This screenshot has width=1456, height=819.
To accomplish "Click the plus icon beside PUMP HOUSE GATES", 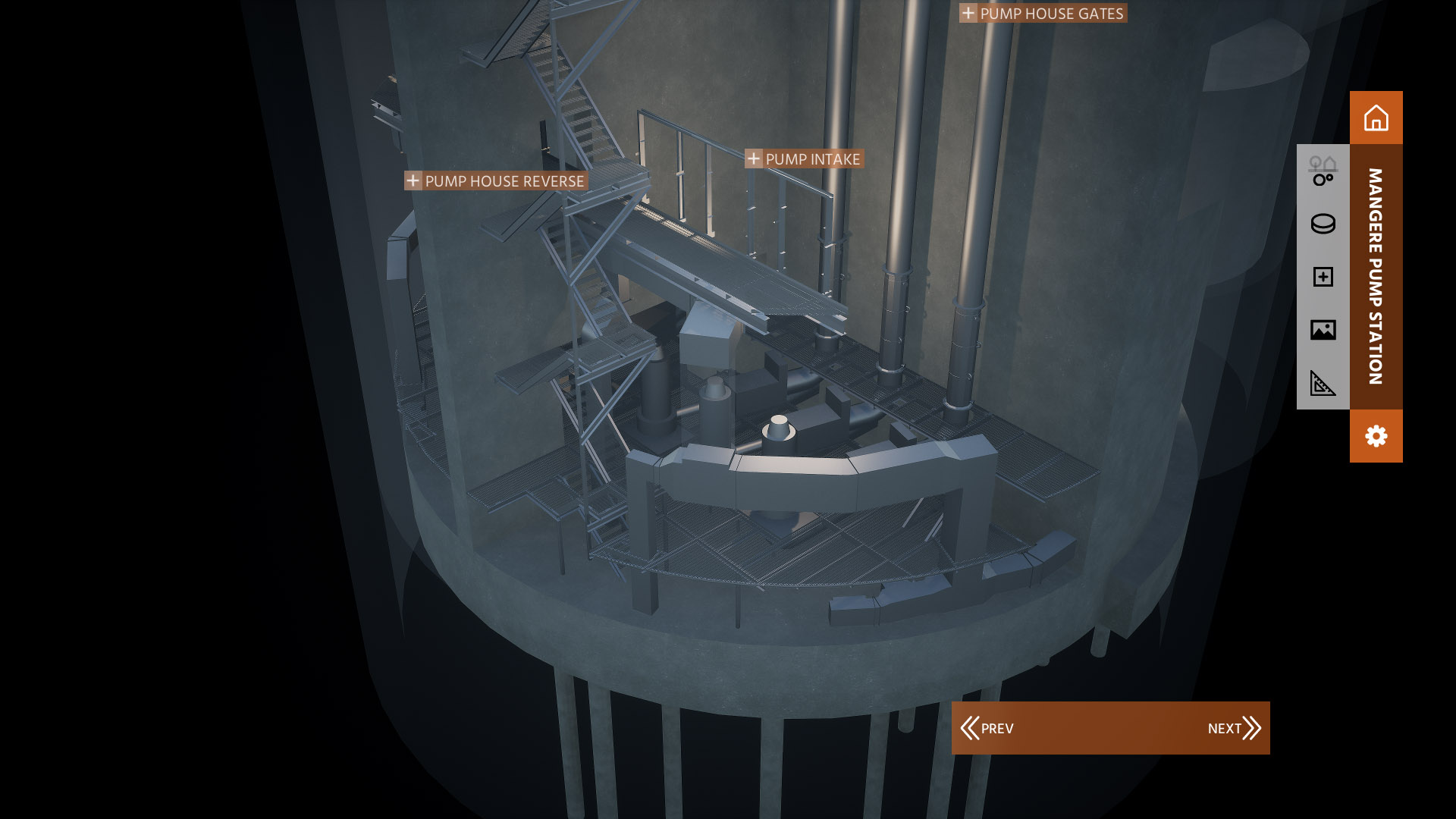I will (968, 13).
